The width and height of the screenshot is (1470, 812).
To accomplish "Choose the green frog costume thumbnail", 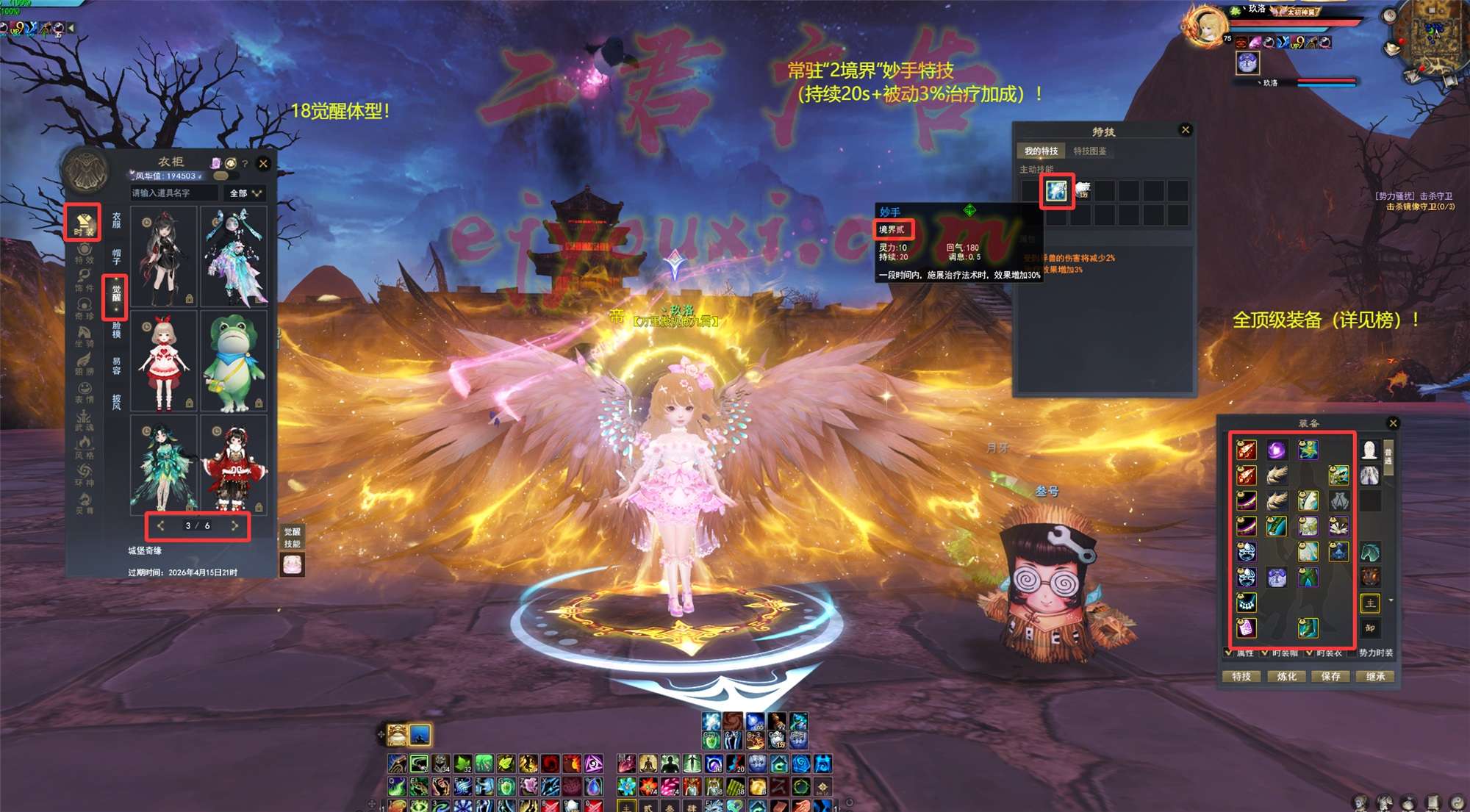I will click(234, 362).
